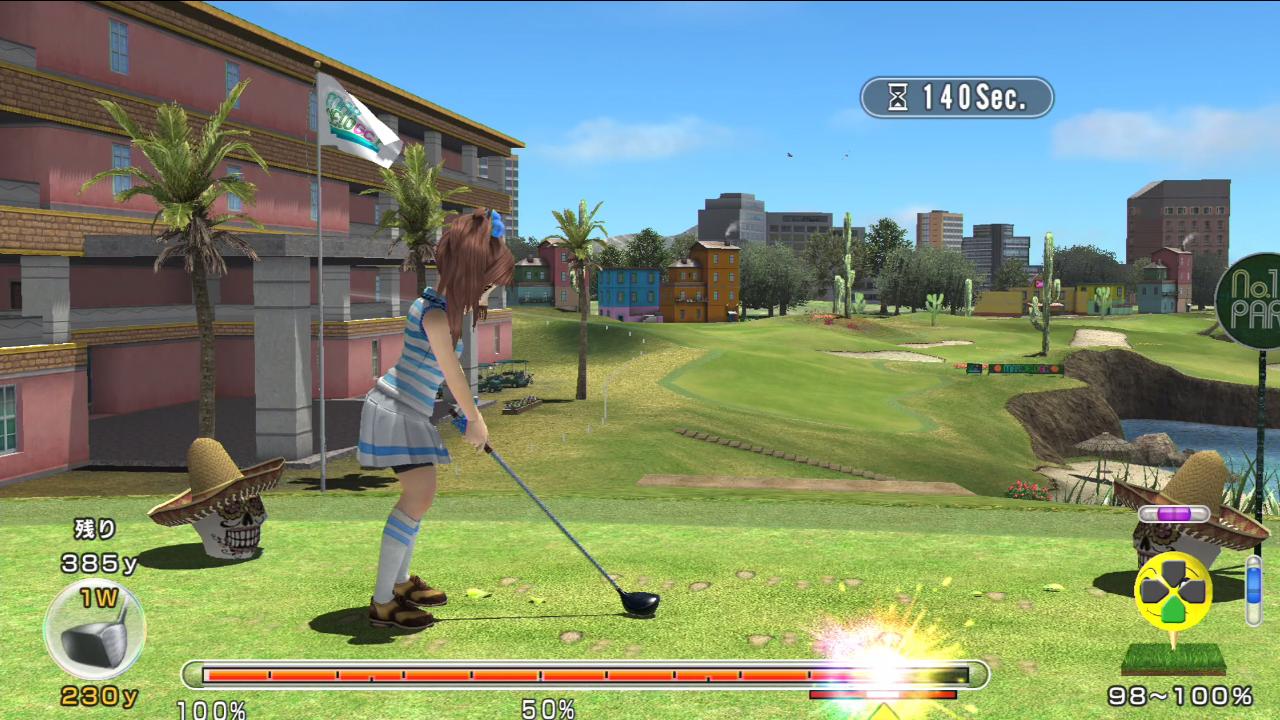Click the grass tee lie icon
The height and width of the screenshot is (720, 1280).
(x=1173, y=658)
